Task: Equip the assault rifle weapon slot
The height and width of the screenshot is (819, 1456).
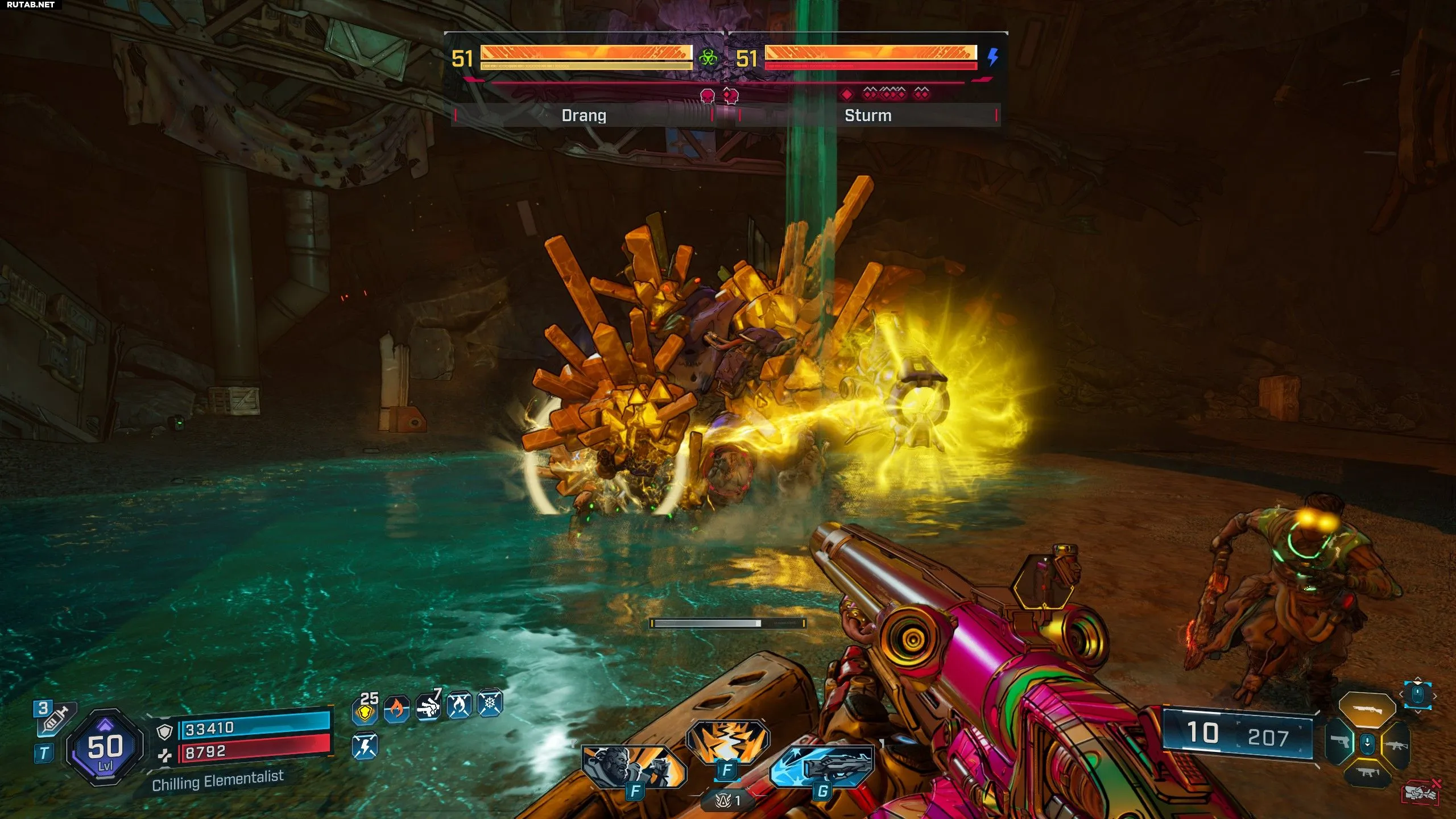Action: point(1397,744)
